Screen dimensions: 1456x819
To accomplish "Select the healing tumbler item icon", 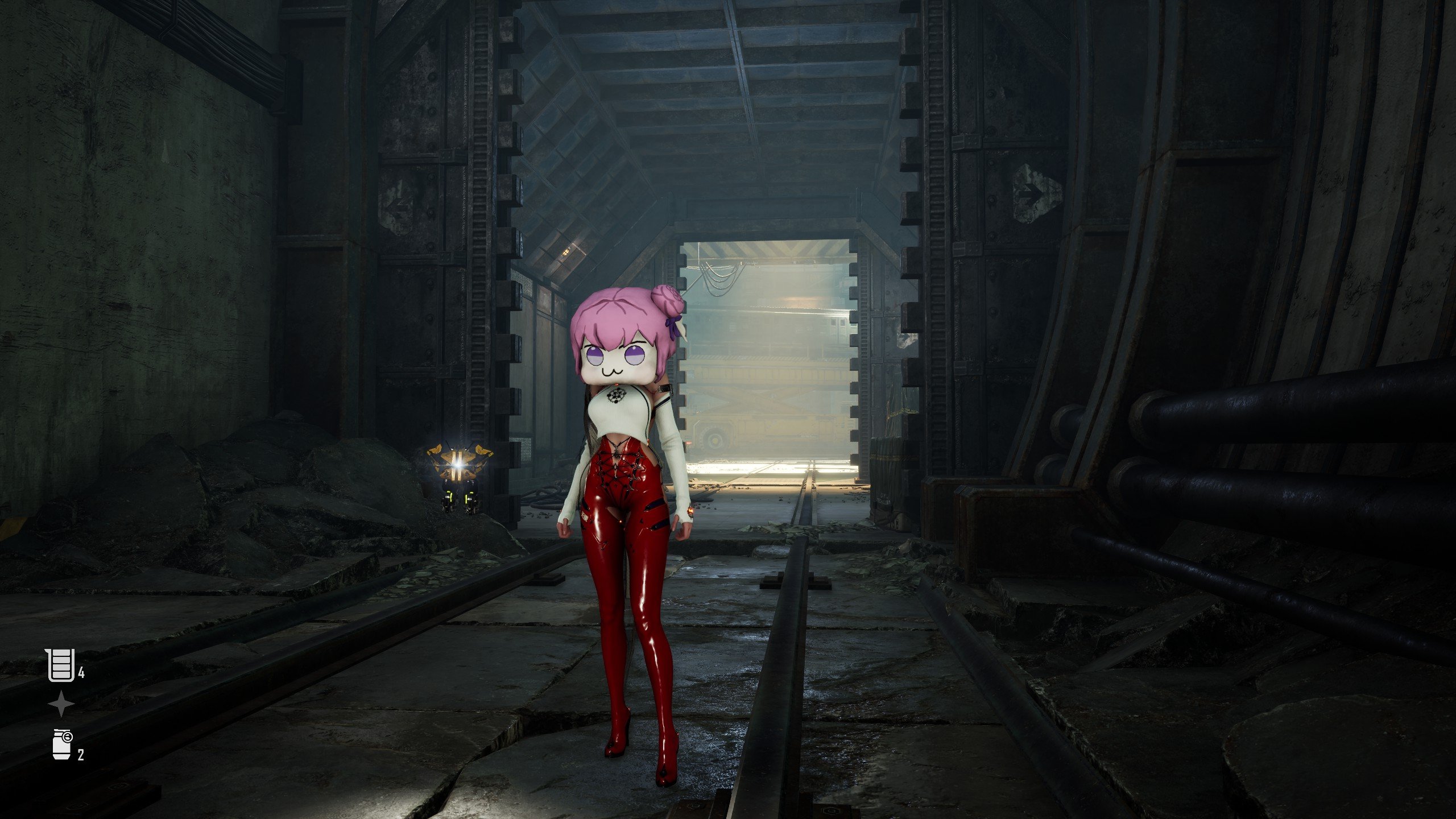I will pos(61,665).
